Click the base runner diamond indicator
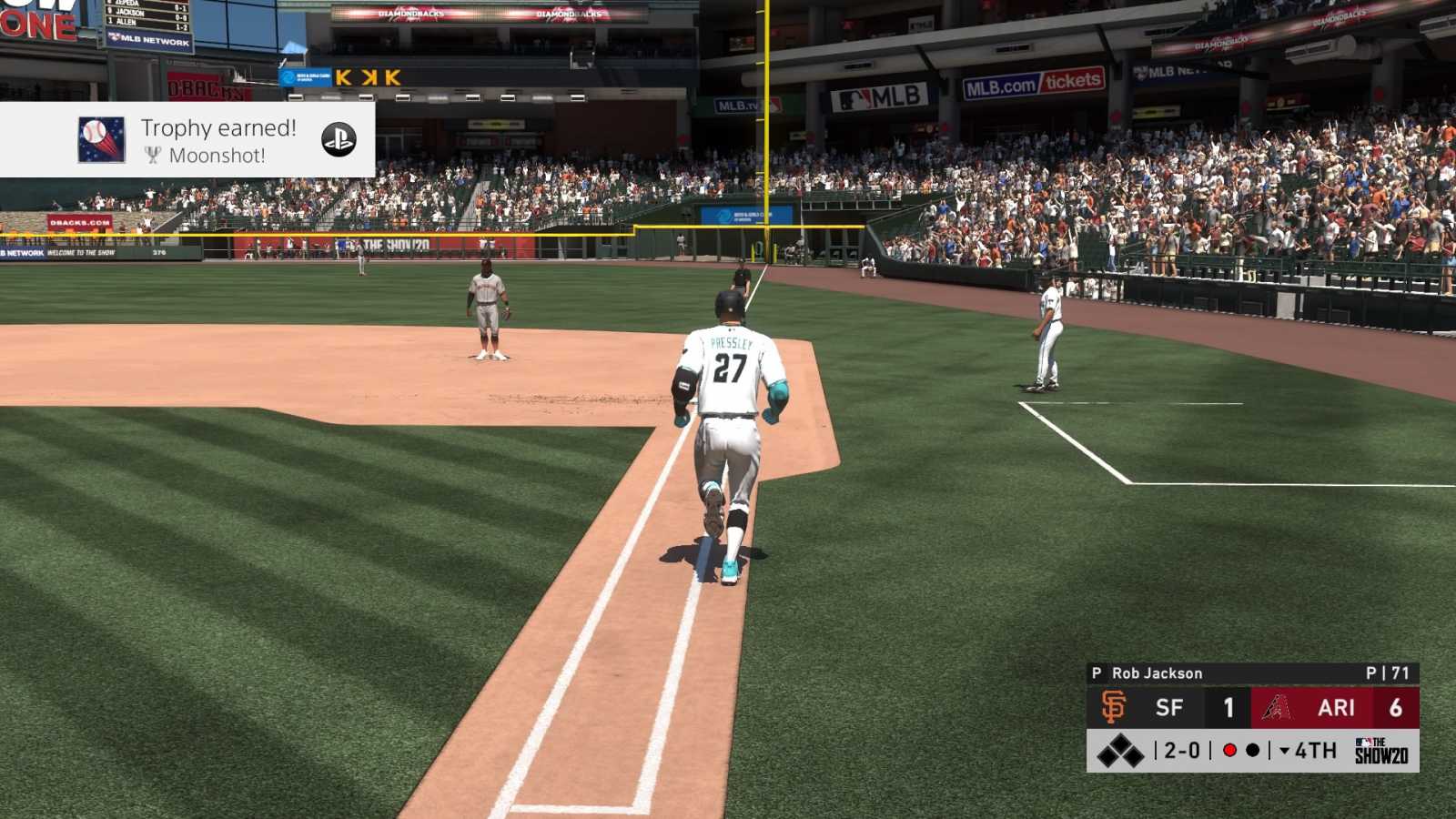This screenshot has height=819, width=1456. (1121, 749)
